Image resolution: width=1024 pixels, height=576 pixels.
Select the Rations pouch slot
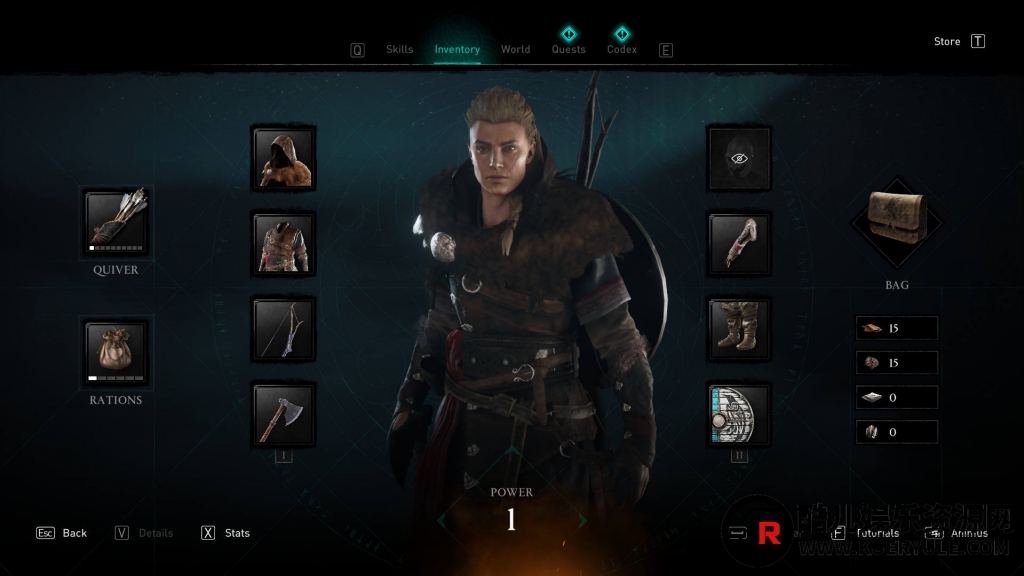(x=116, y=352)
